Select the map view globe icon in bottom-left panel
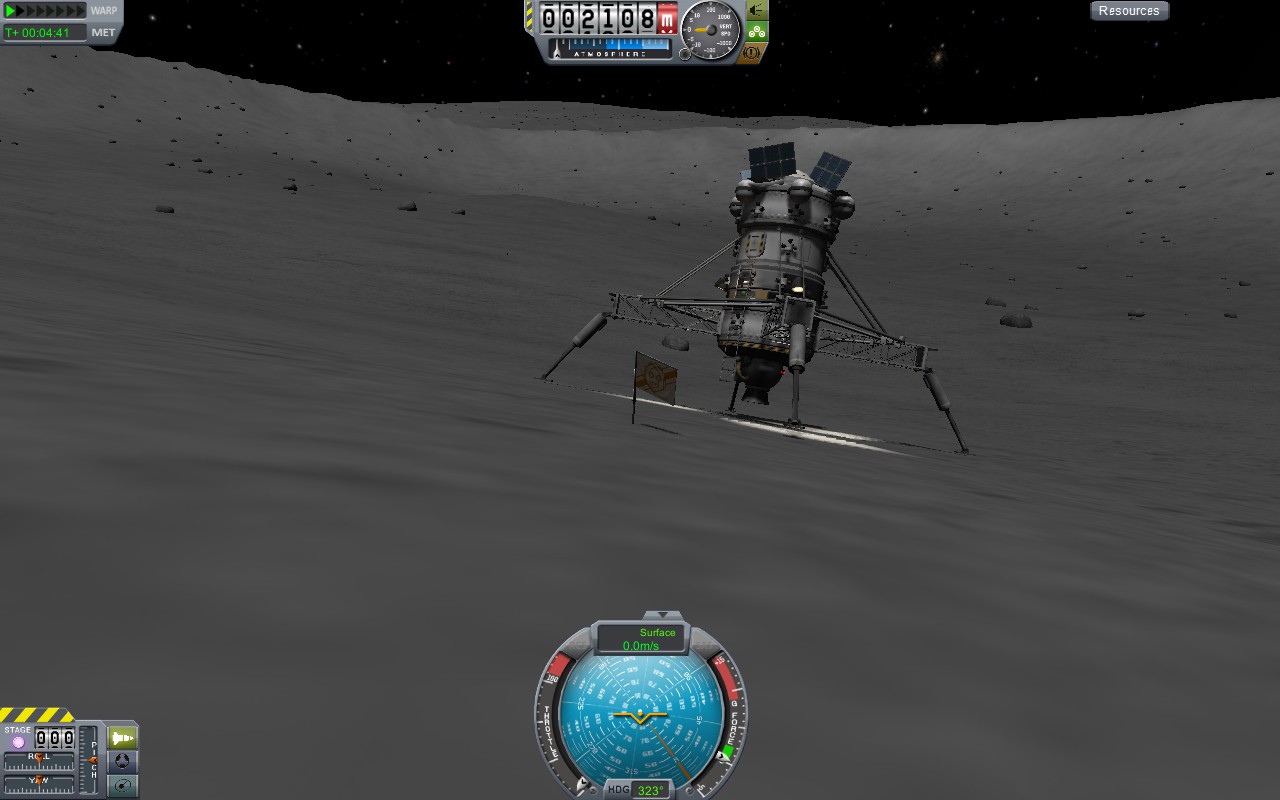This screenshot has width=1280, height=800. [x=122, y=763]
